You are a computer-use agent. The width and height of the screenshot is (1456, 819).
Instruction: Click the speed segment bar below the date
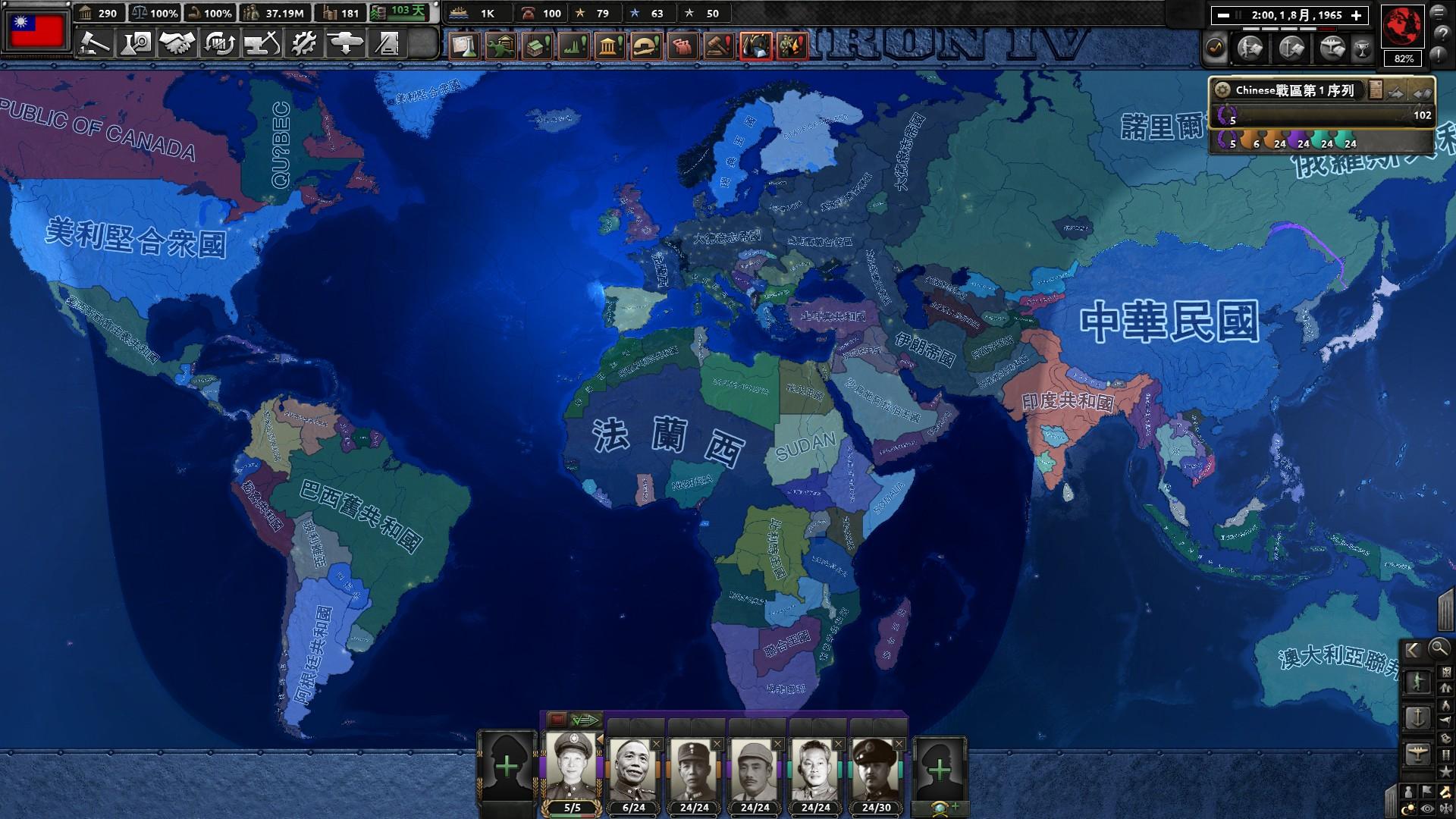tap(1289, 29)
